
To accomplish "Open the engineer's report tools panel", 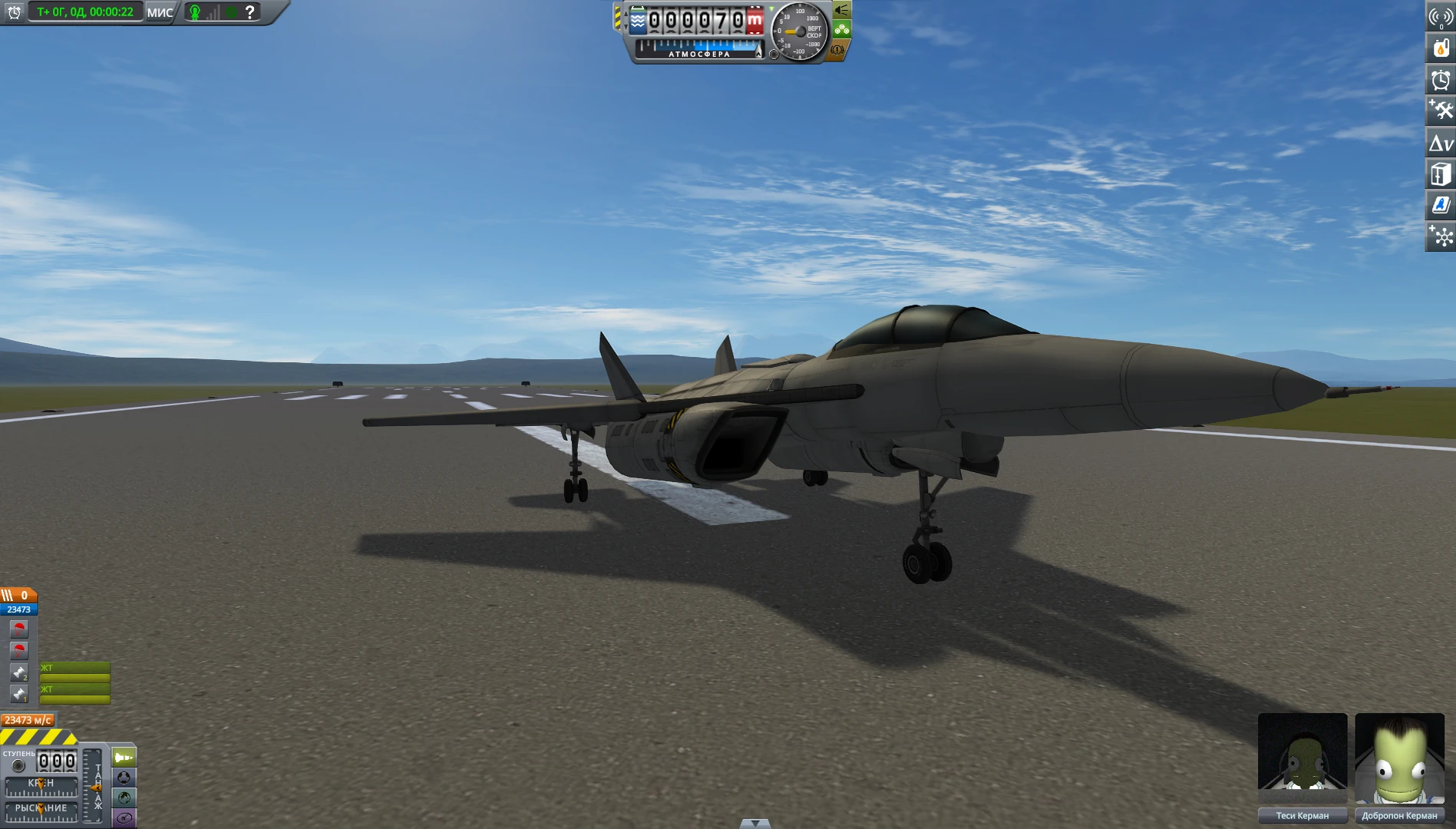I will 1441,110.
